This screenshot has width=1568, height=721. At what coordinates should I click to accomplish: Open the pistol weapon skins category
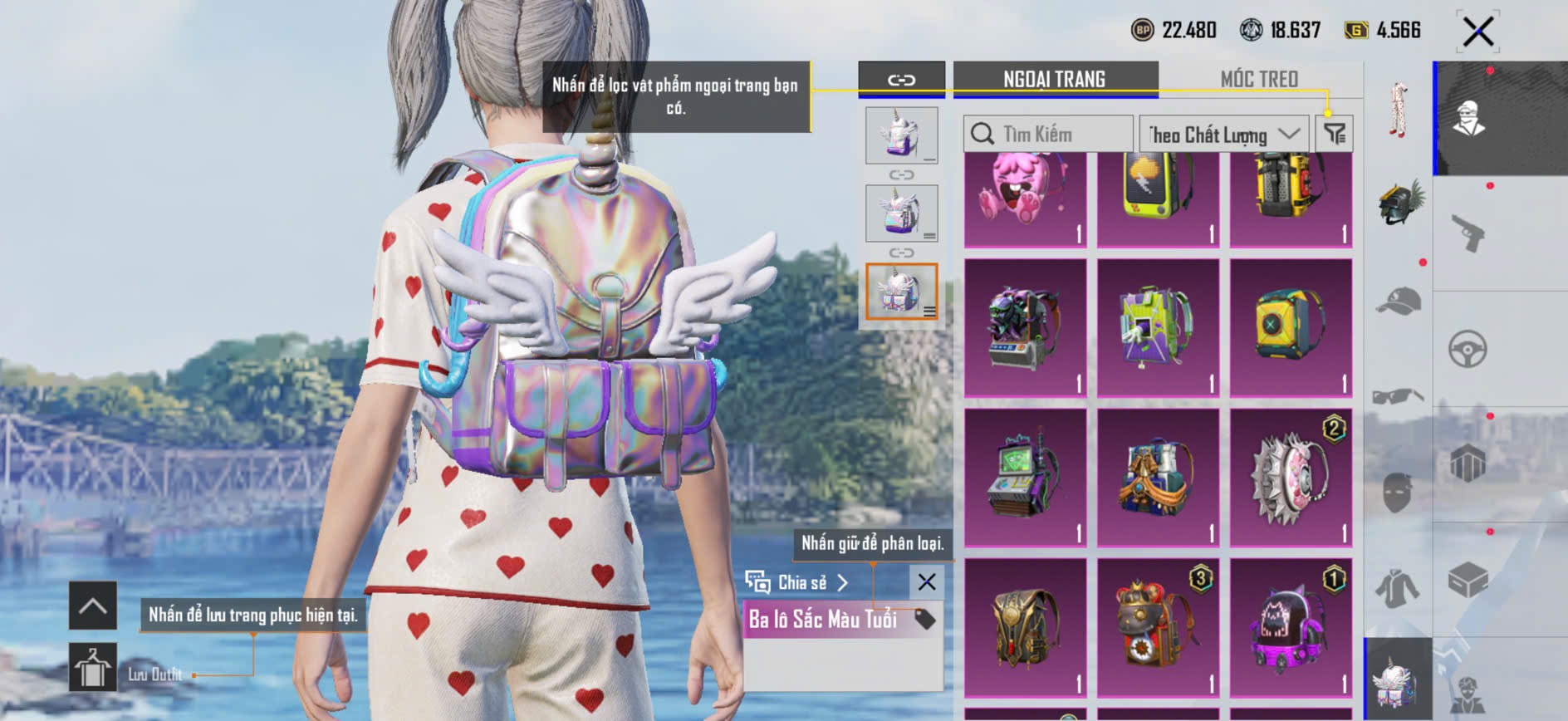coord(1468,233)
